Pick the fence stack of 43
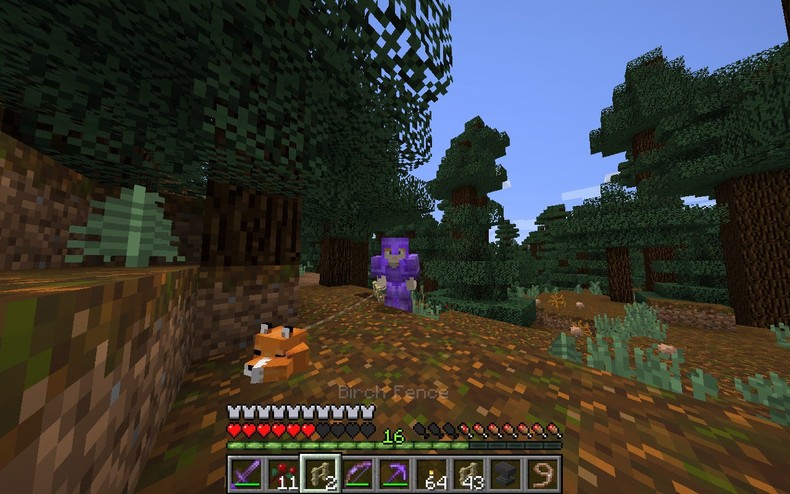The height and width of the screenshot is (494, 790). (x=470, y=472)
